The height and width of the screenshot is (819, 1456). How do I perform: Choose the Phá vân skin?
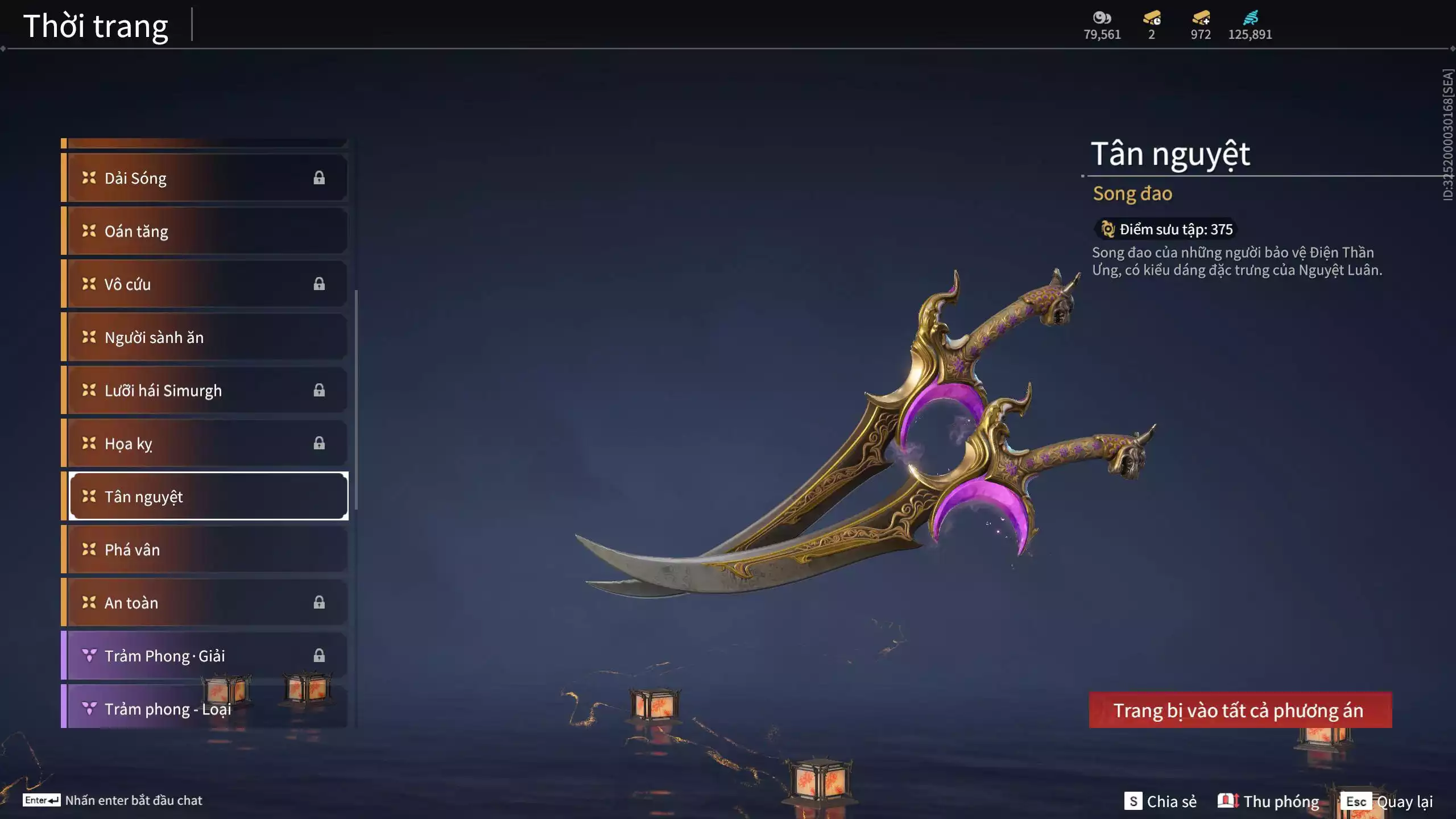pos(205,549)
